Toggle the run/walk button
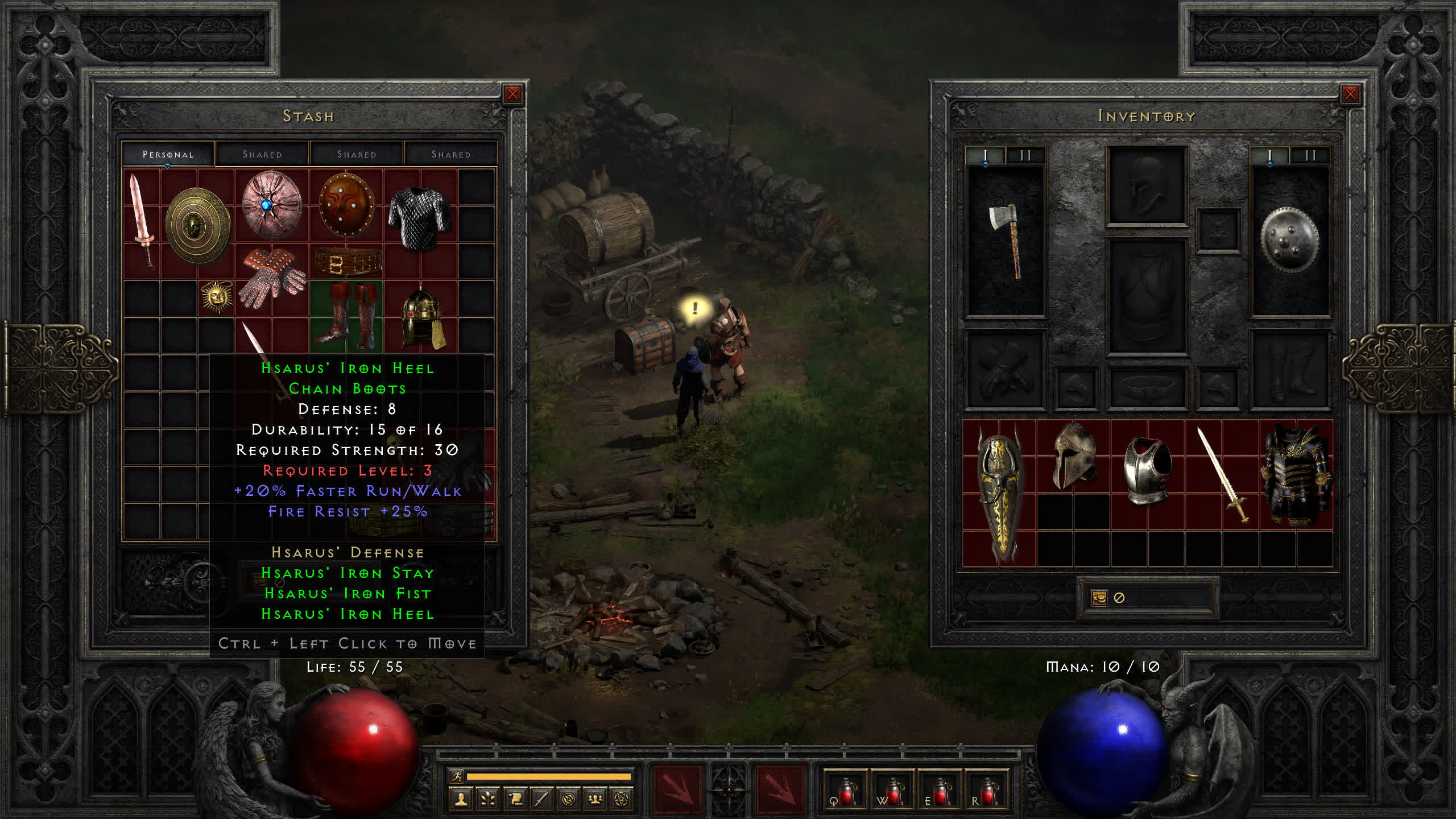The width and height of the screenshot is (1456, 819). coord(457,776)
